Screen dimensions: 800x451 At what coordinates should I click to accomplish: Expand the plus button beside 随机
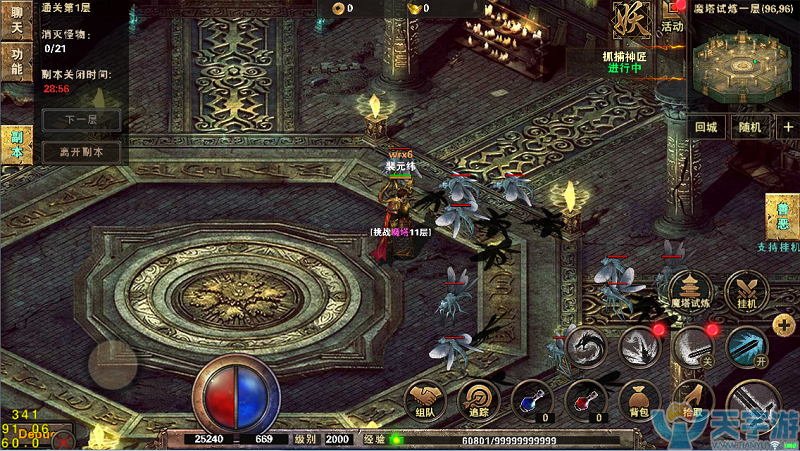coord(787,127)
